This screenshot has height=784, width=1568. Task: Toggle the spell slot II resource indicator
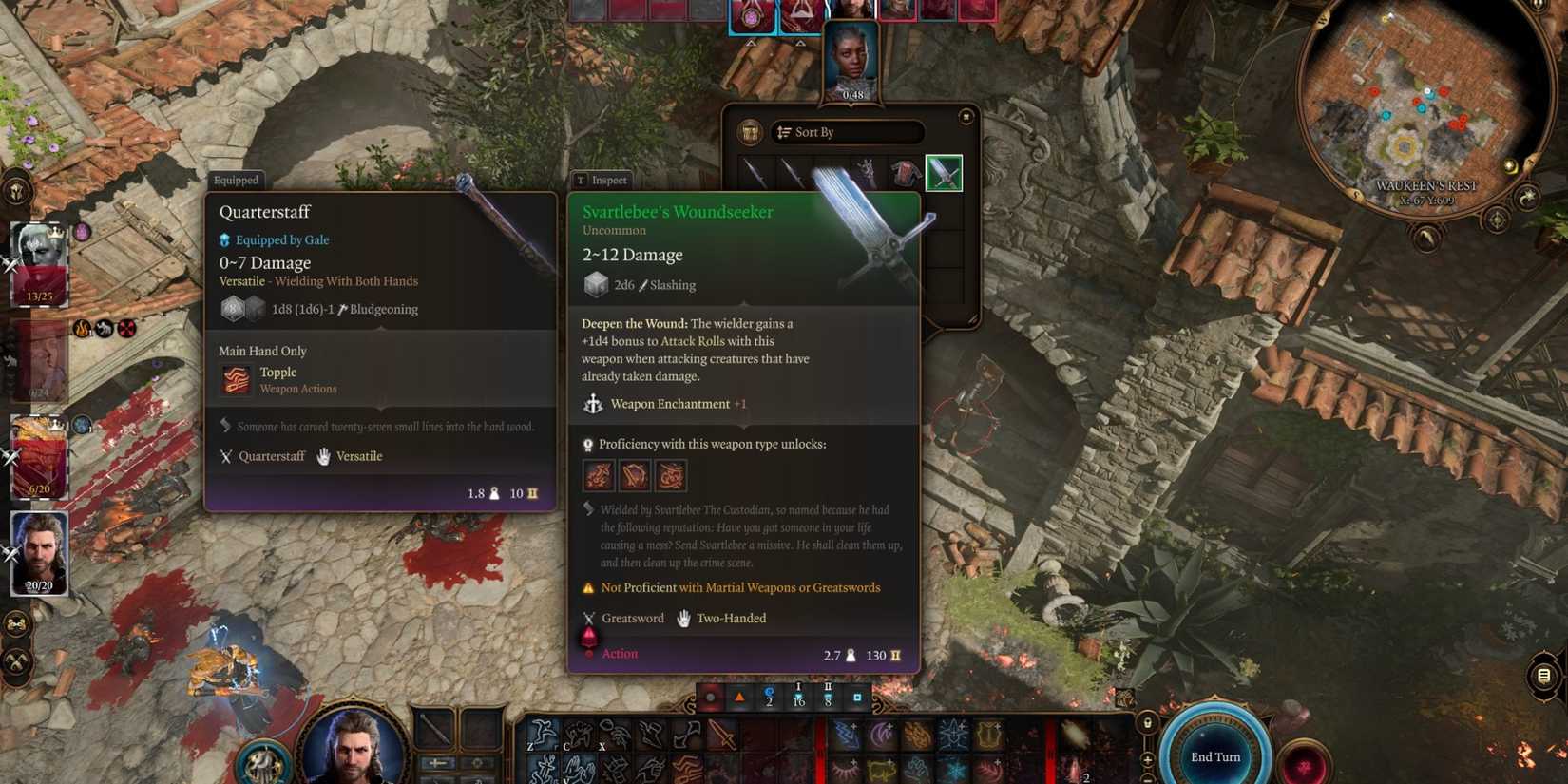point(828,698)
